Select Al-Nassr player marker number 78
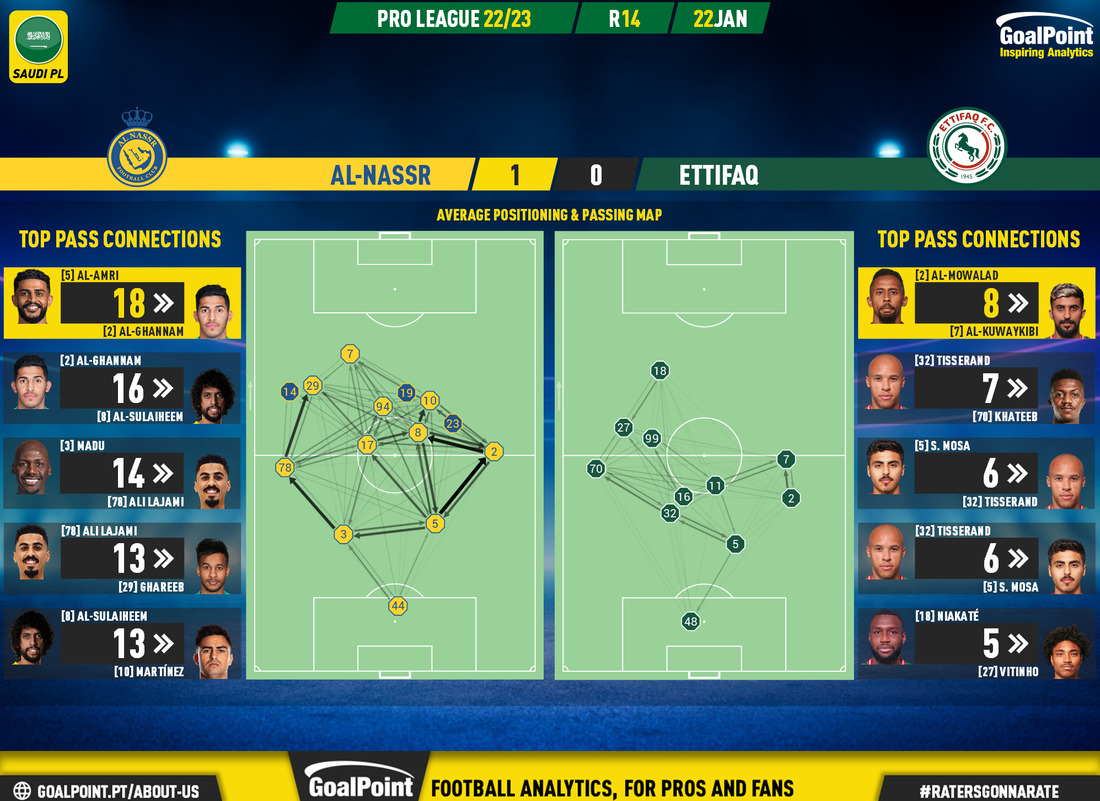 285,467
